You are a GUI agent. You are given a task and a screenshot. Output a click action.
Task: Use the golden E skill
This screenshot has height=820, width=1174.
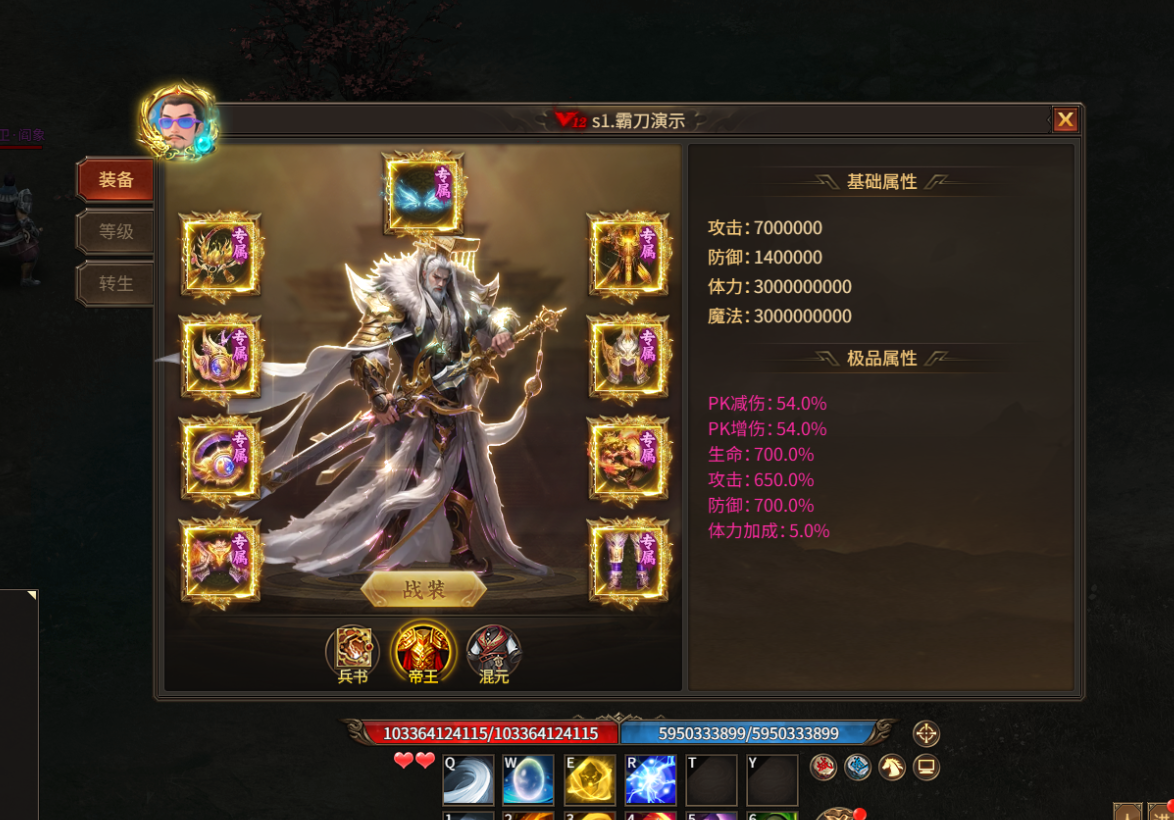click(x=589, y=780)
